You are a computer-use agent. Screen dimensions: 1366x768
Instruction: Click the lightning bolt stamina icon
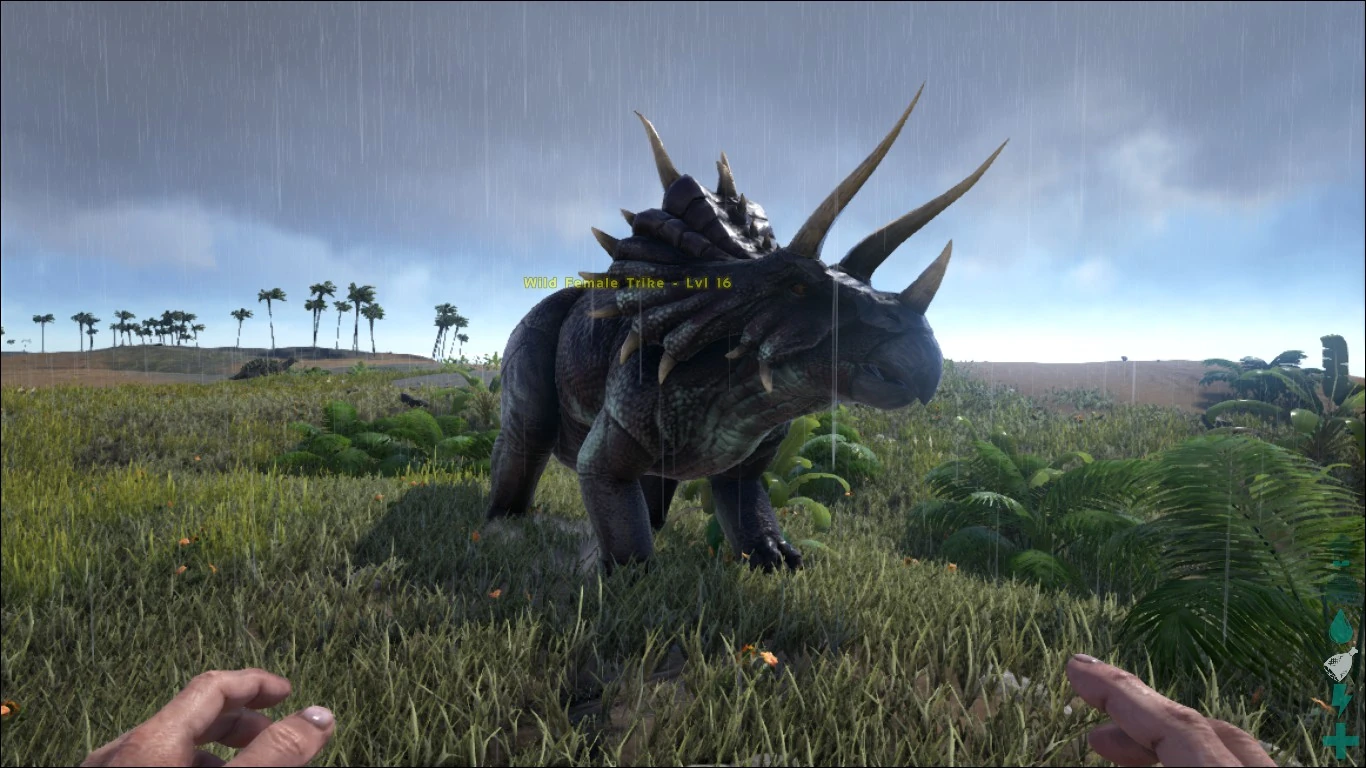(x=1340, y=699)
